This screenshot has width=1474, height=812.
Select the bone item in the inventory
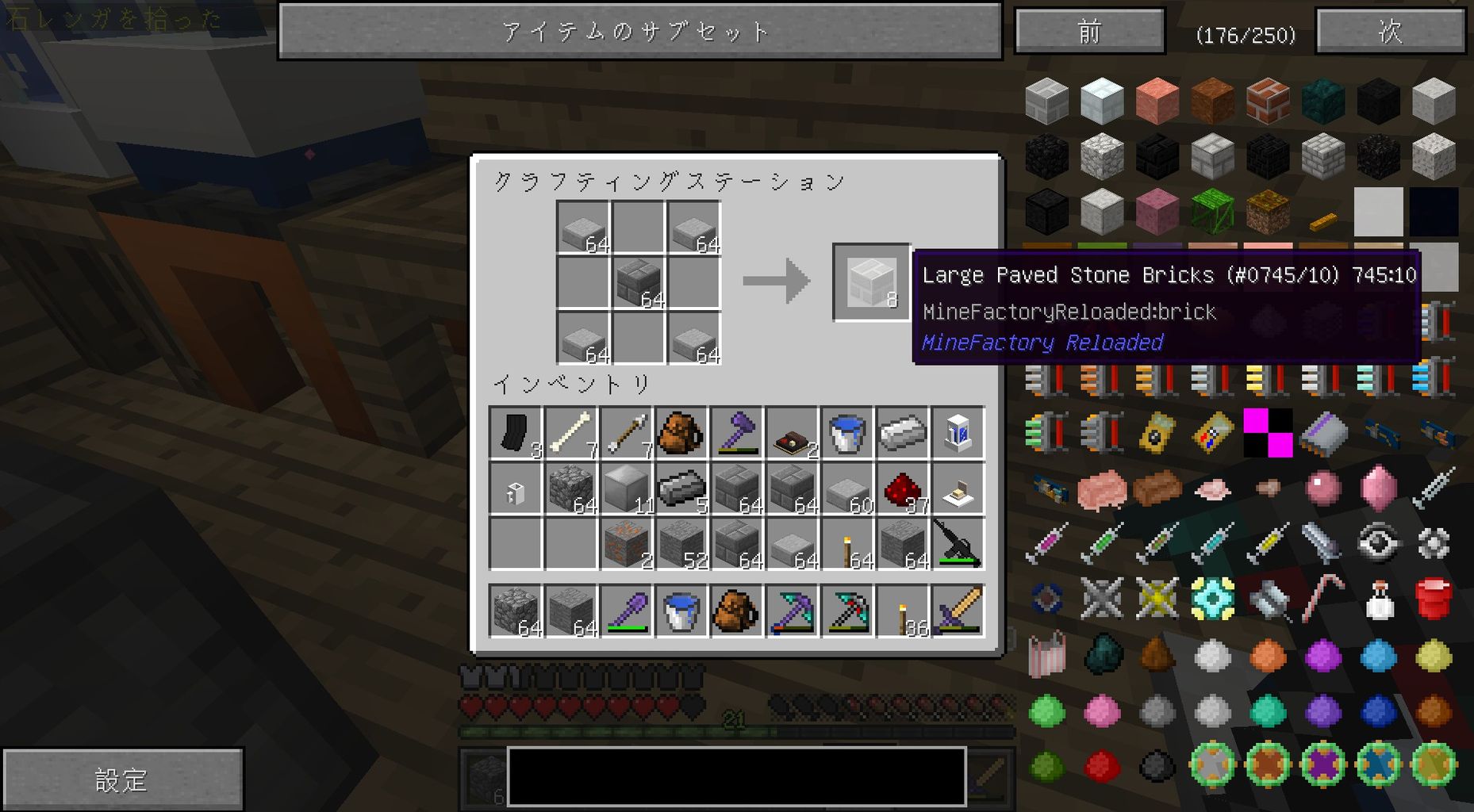(x=570, y=431)
